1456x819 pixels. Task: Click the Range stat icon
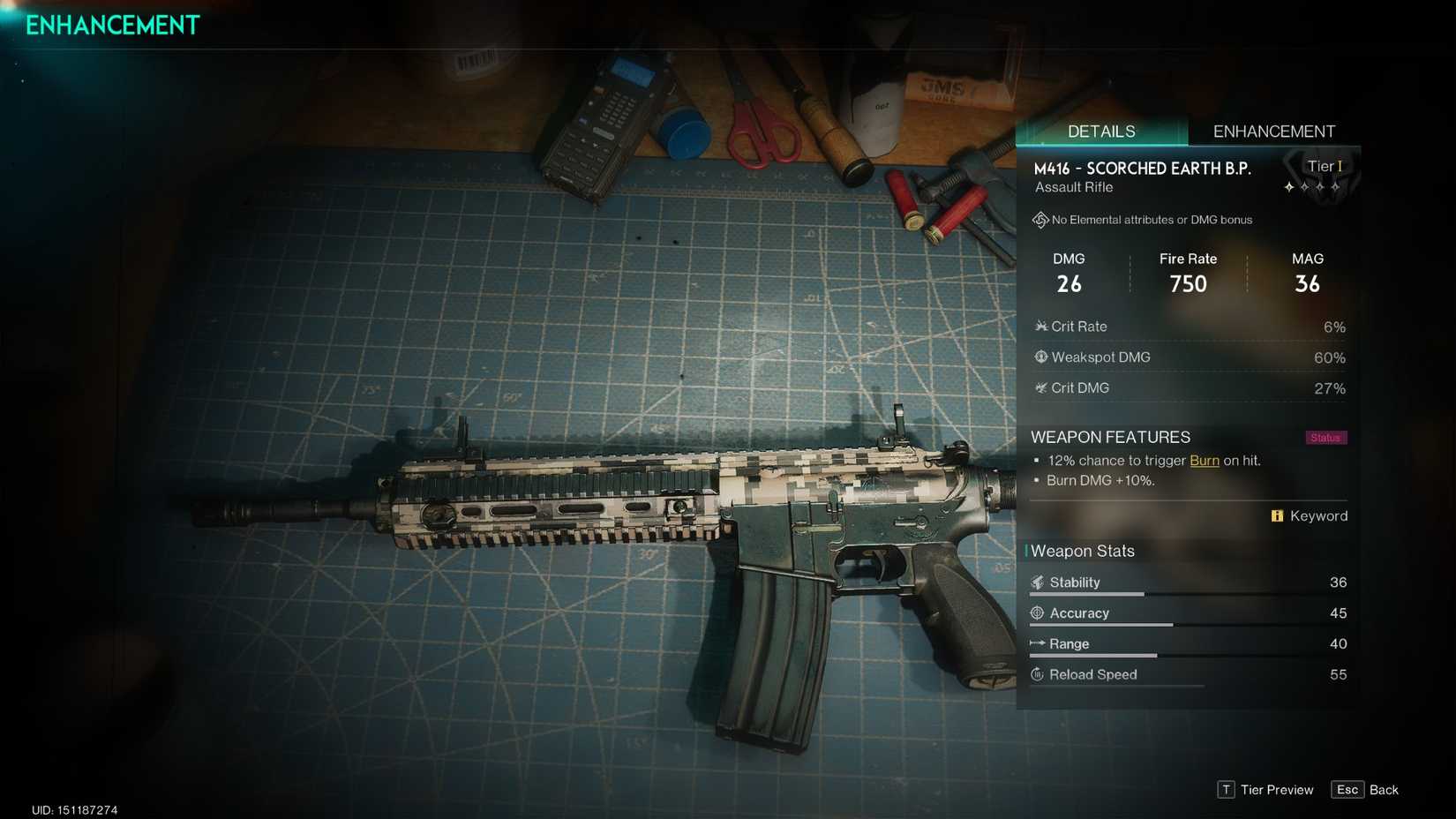click(x=1037, y=644)
